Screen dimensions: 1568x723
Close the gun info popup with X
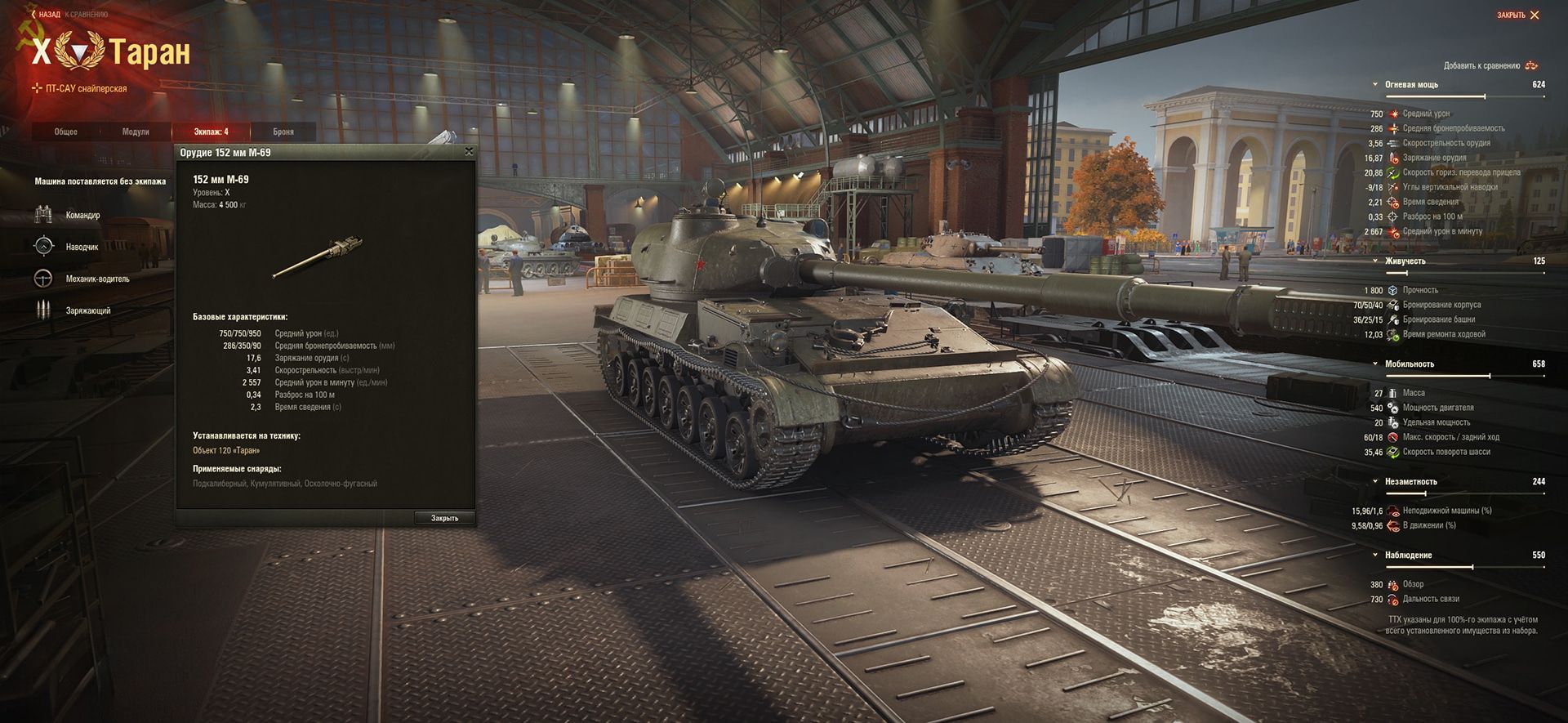tap(469, 152)
